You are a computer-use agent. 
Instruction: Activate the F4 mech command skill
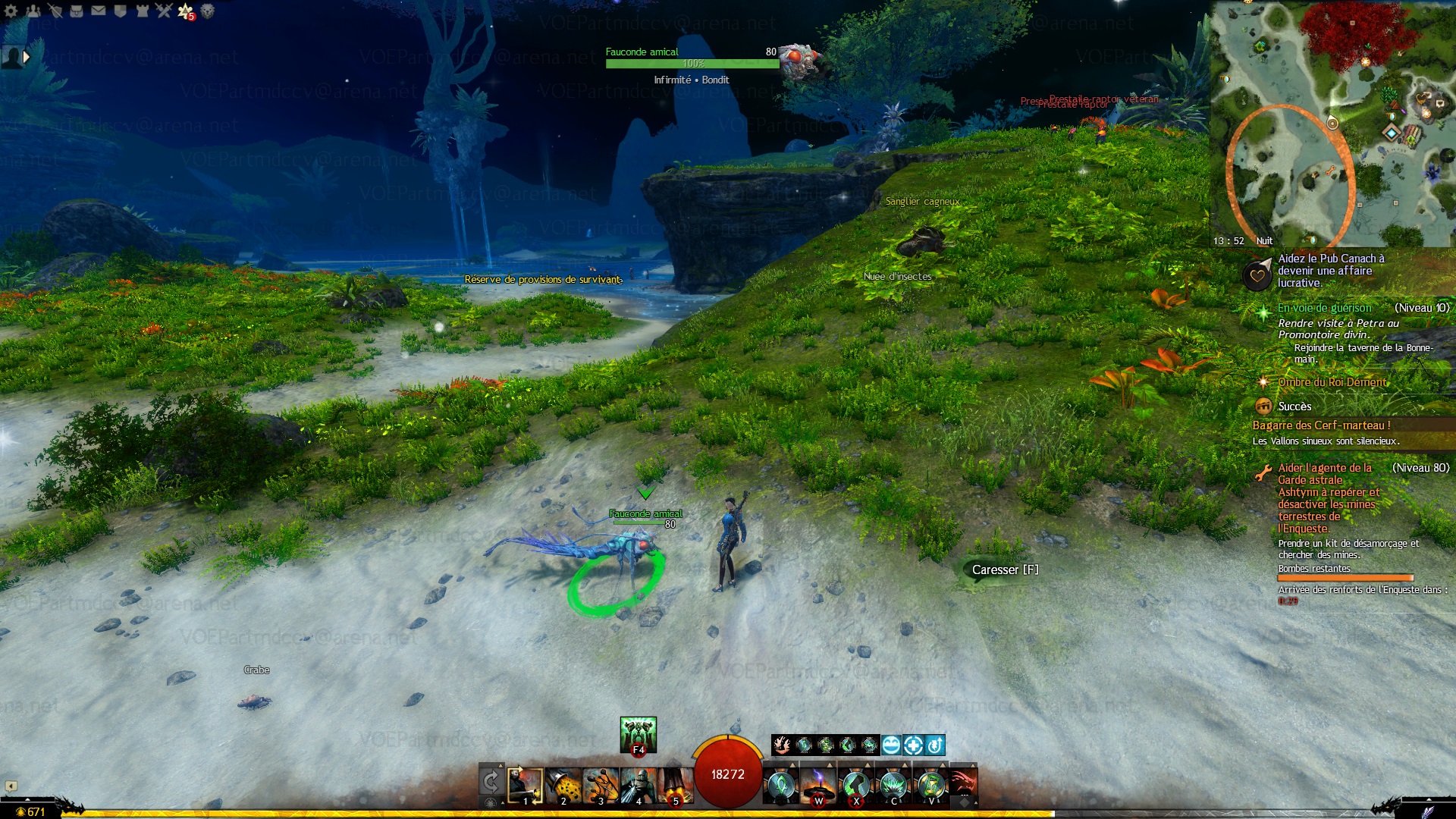click(638, 735)
